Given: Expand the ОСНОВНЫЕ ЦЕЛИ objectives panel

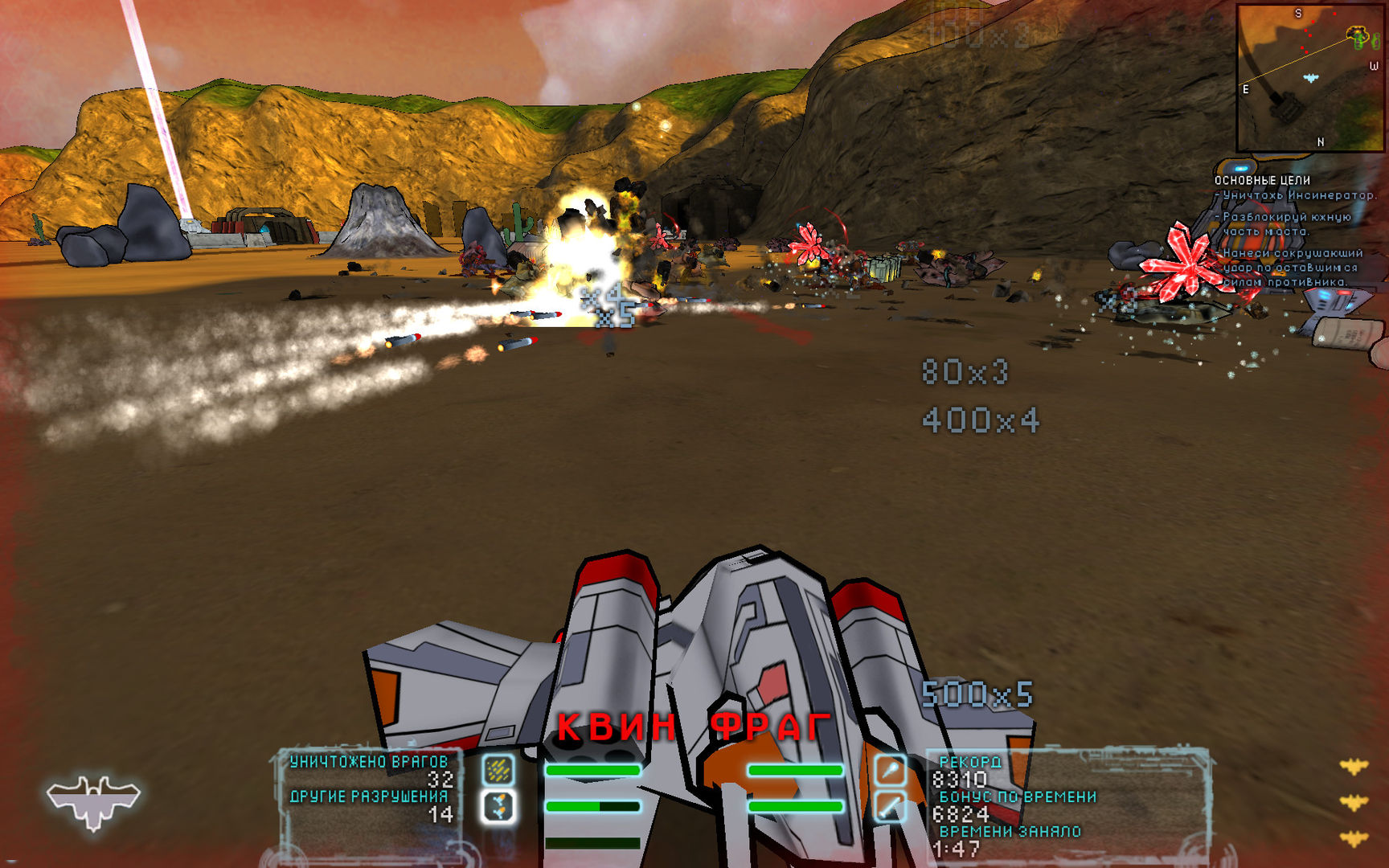Looking at the screenshot, I should coord(1264,181).
